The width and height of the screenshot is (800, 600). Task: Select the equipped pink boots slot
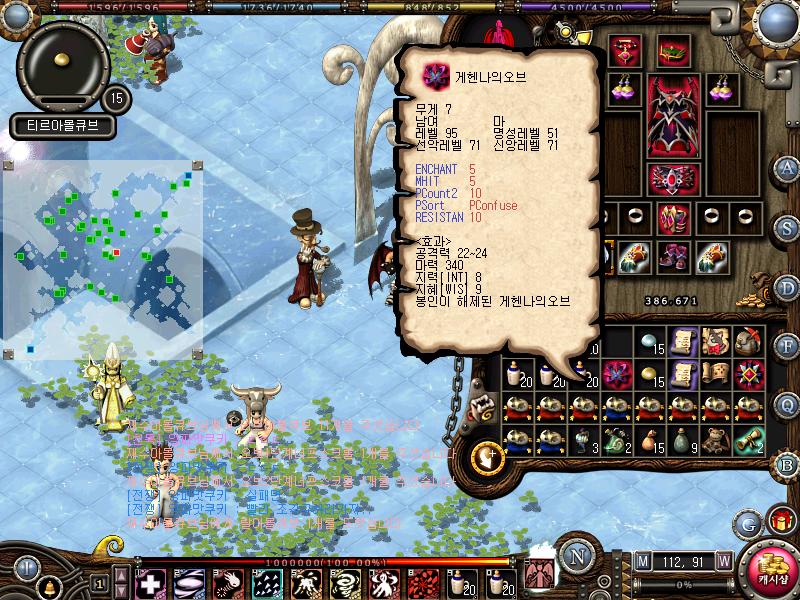[x=673, y=257]
